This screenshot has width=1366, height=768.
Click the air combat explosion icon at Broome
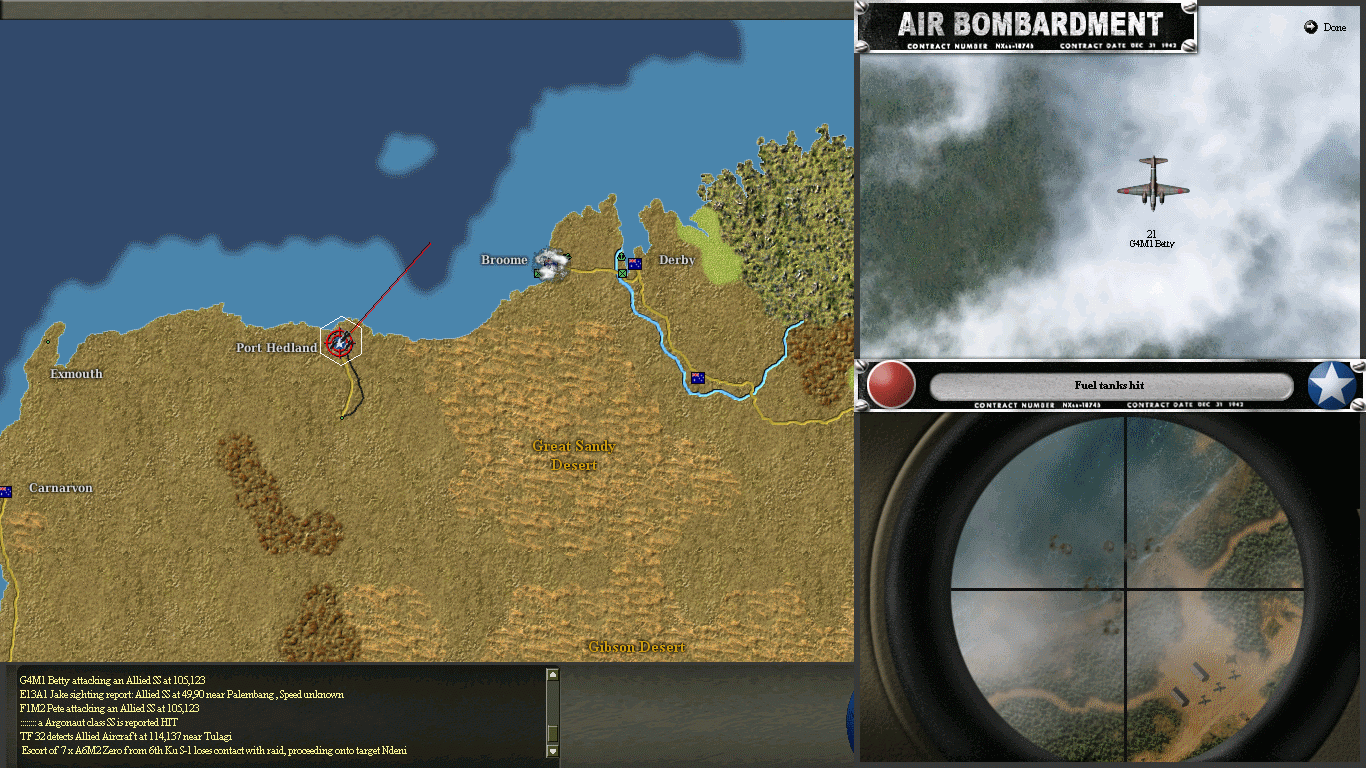coord(549,263)
